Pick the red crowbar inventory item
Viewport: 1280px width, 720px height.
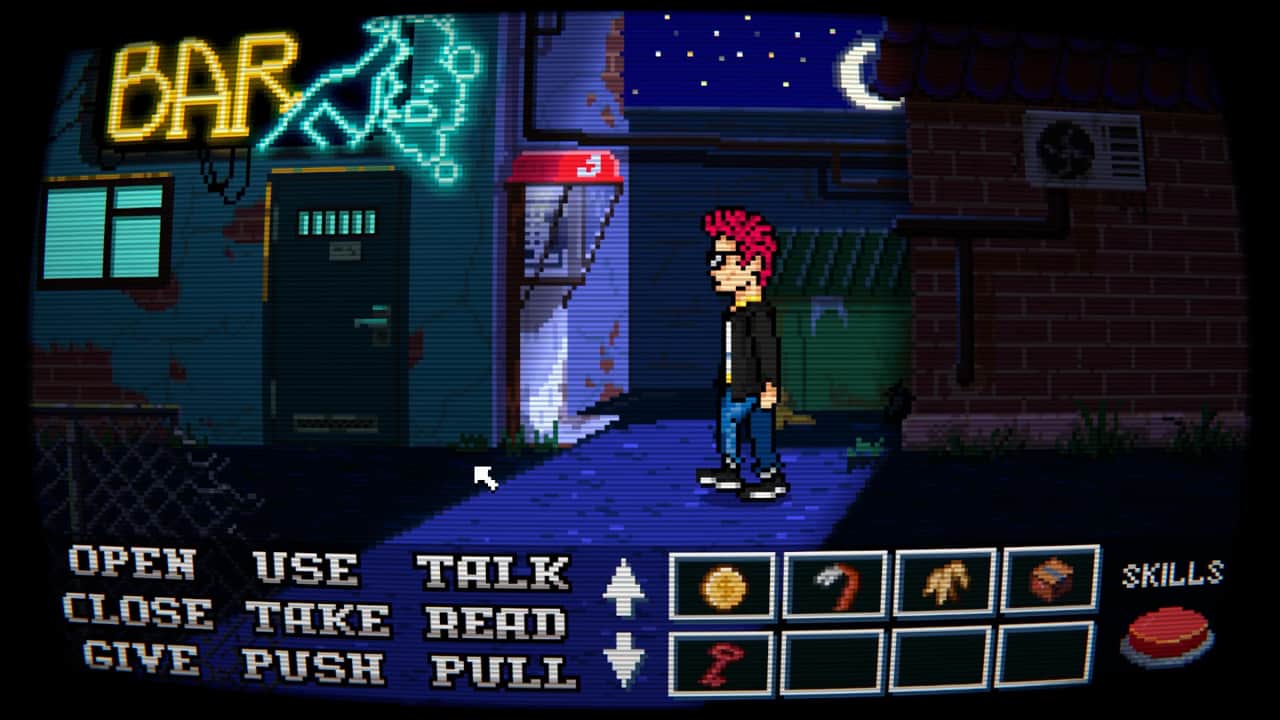click(x=836, y=583)
